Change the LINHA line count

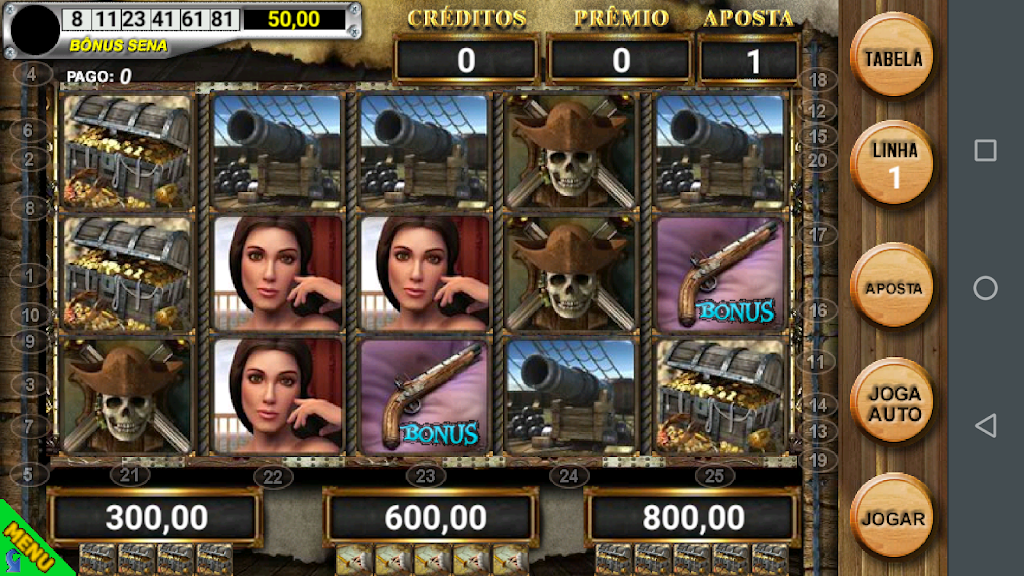click(x=892, y=163)
